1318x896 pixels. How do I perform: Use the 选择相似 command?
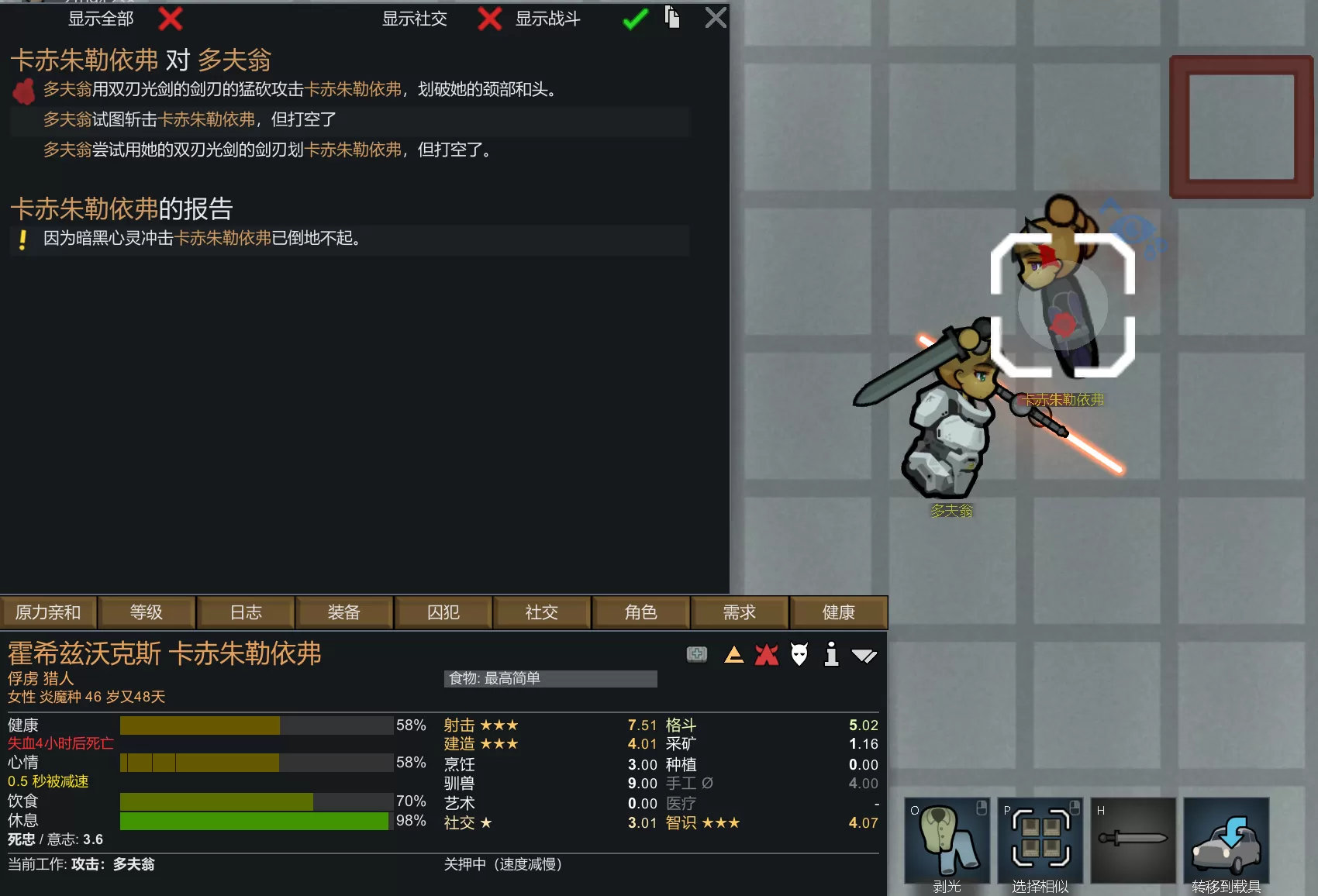(x=1040, y=842)
